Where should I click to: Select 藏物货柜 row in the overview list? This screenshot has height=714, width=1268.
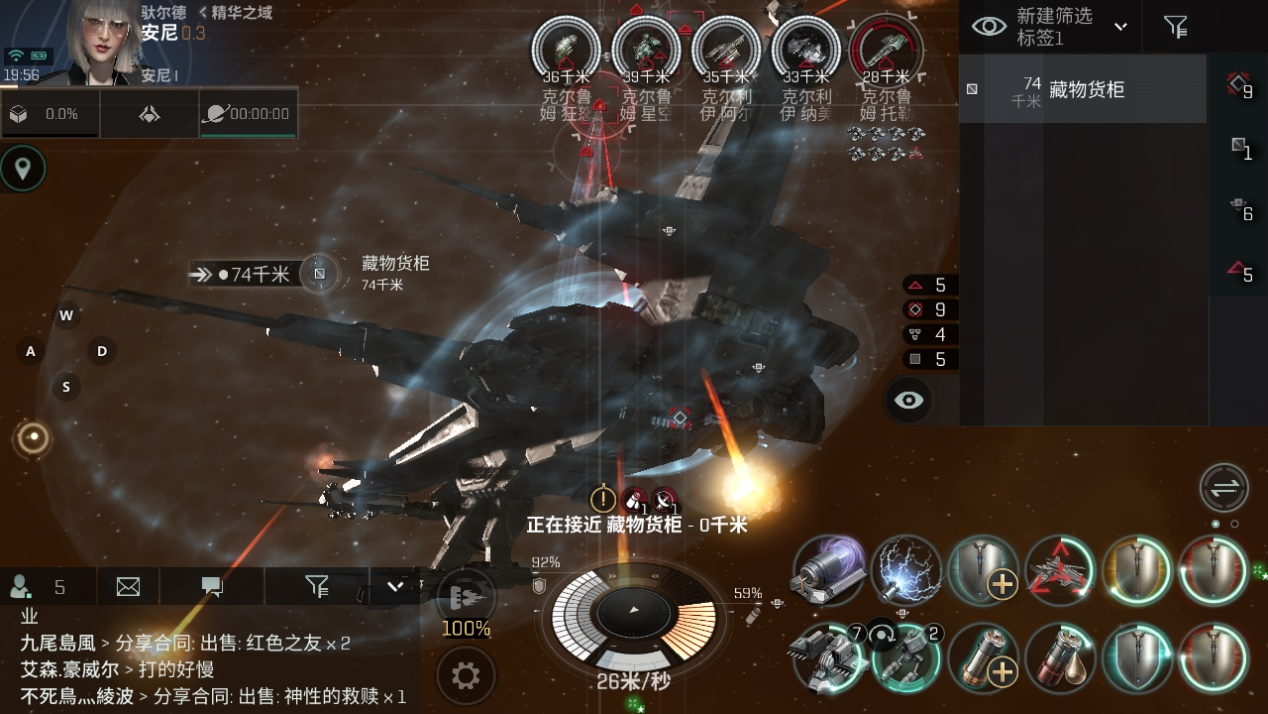pos(1083,90)
